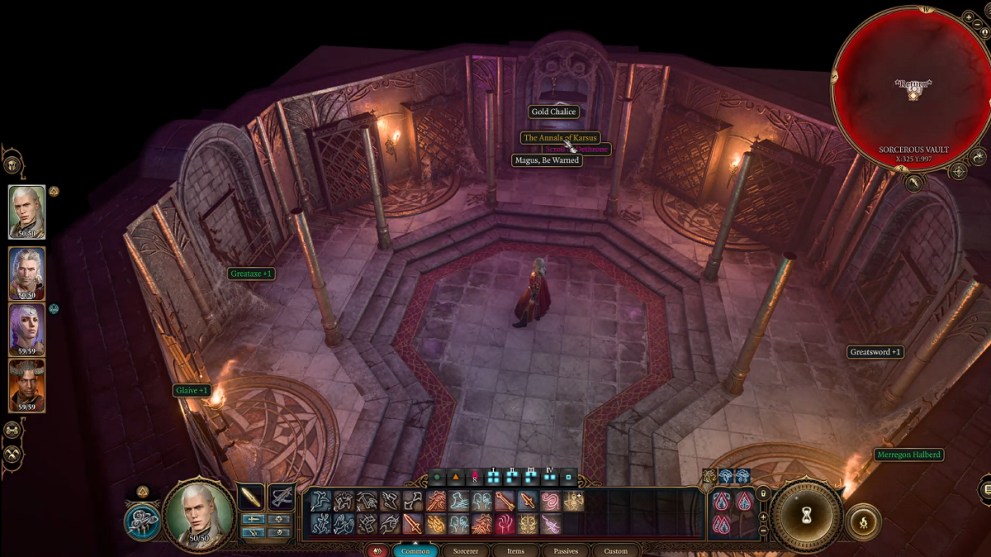The width and height of the screenshot is (991, 557).
Task: Select the melee weapon slot icon
Action: (251, 496)
